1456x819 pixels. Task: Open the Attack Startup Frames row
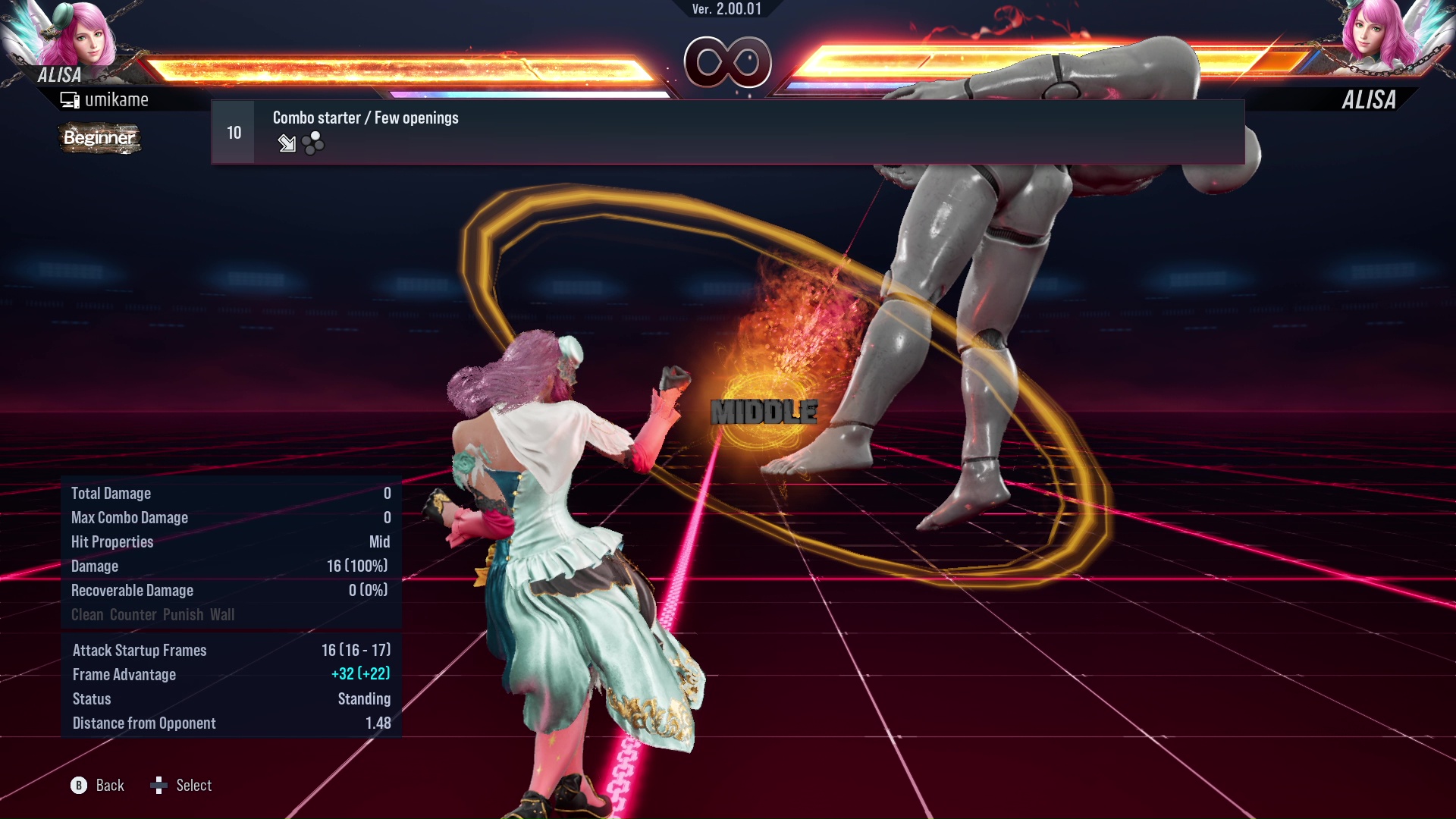(140, 650)
